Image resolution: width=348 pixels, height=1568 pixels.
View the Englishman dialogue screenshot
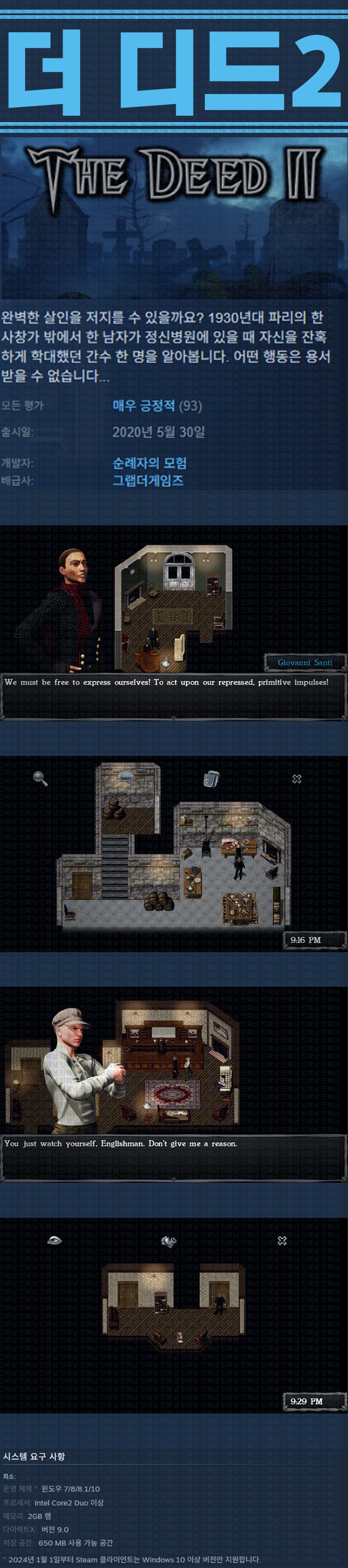[x=174, y=1084]
